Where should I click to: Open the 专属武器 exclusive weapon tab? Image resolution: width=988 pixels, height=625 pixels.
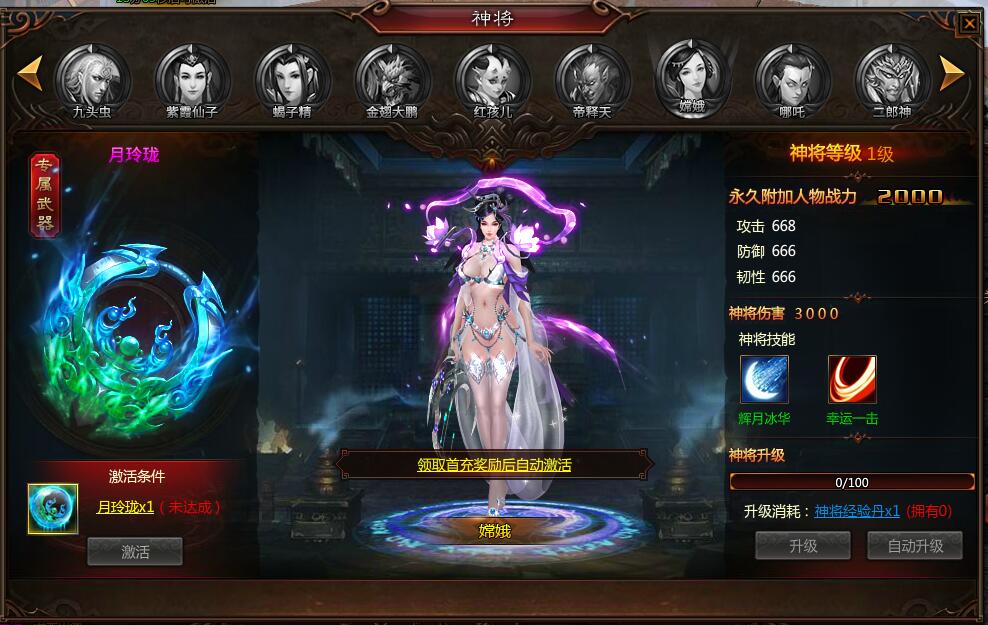pos(45,195)
